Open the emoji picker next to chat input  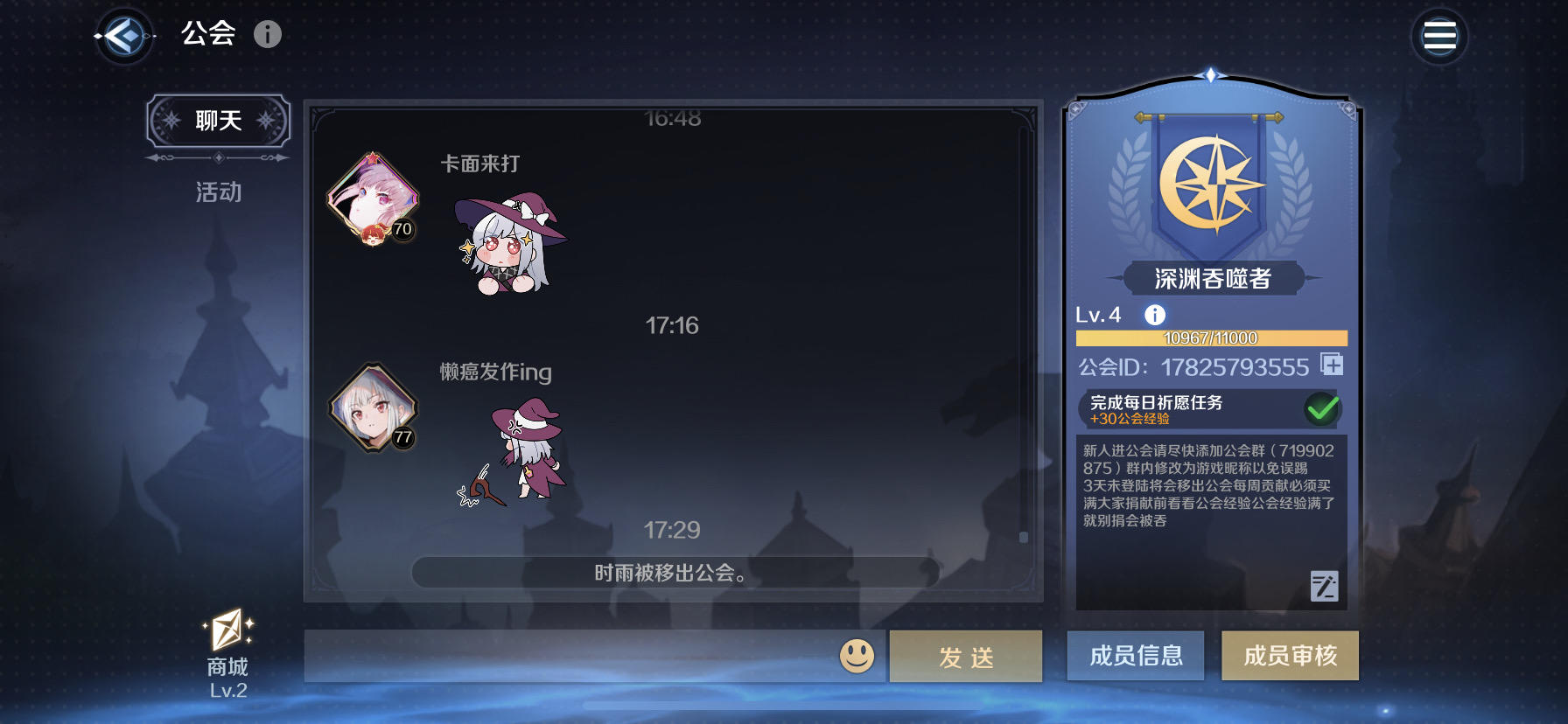[x=858, y=656]
